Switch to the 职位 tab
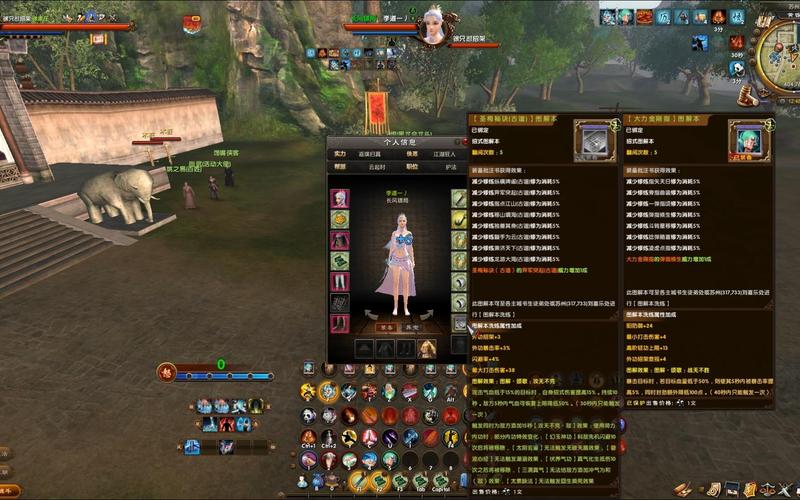The width and height of the screenshot is (800, 500). coord(412,167)
